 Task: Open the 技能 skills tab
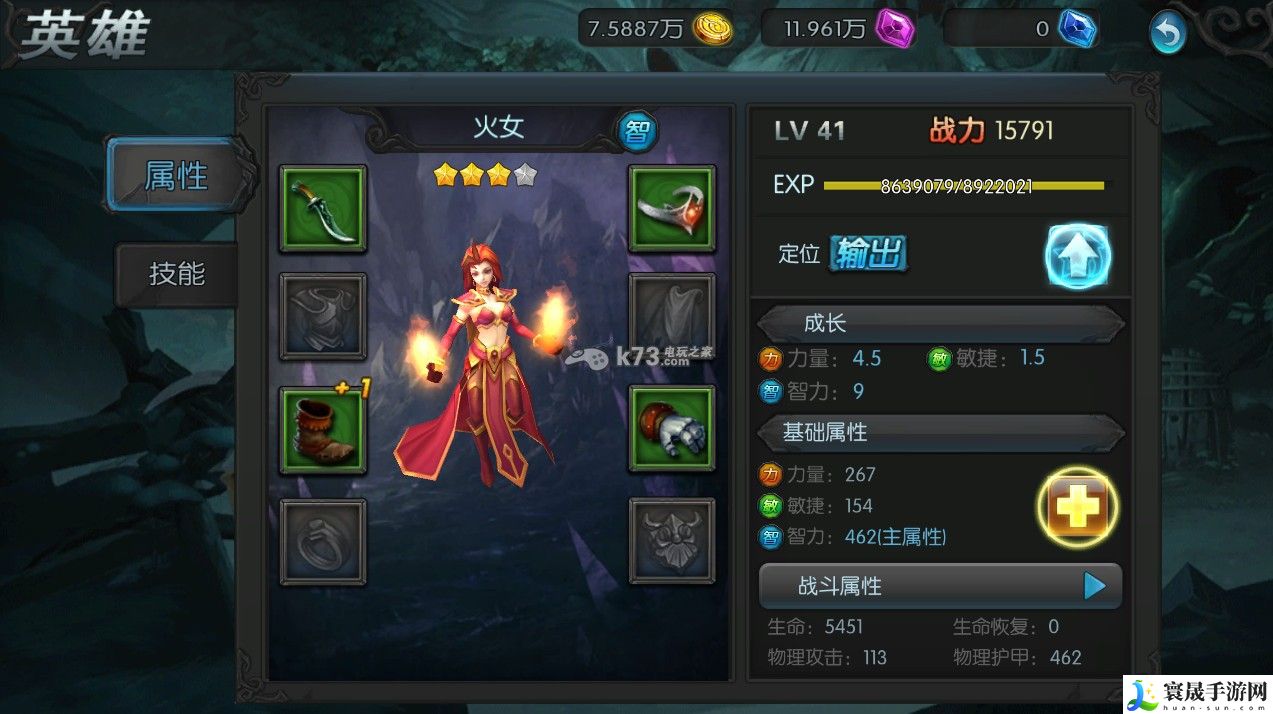pyautogui.click(x=176, y=273)
